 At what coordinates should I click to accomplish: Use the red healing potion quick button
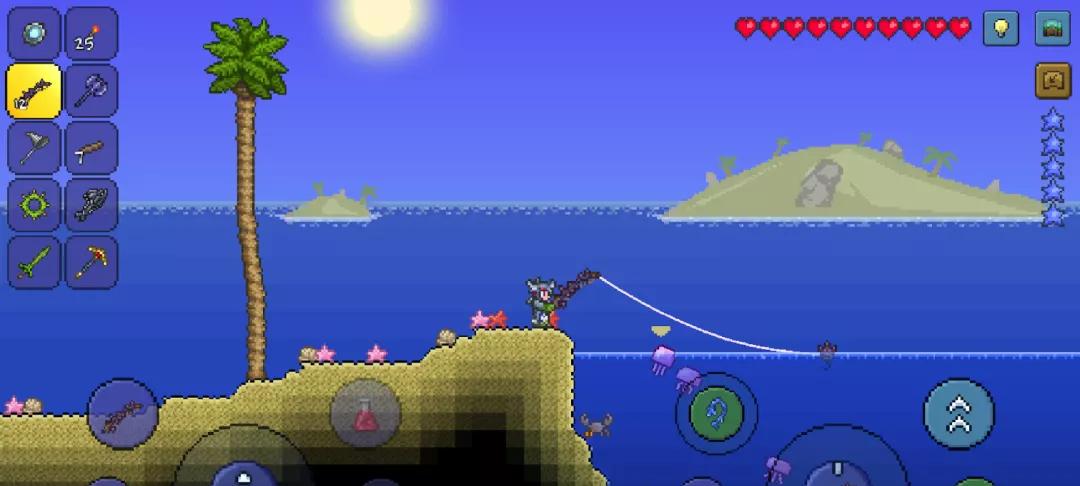point(365,413)
